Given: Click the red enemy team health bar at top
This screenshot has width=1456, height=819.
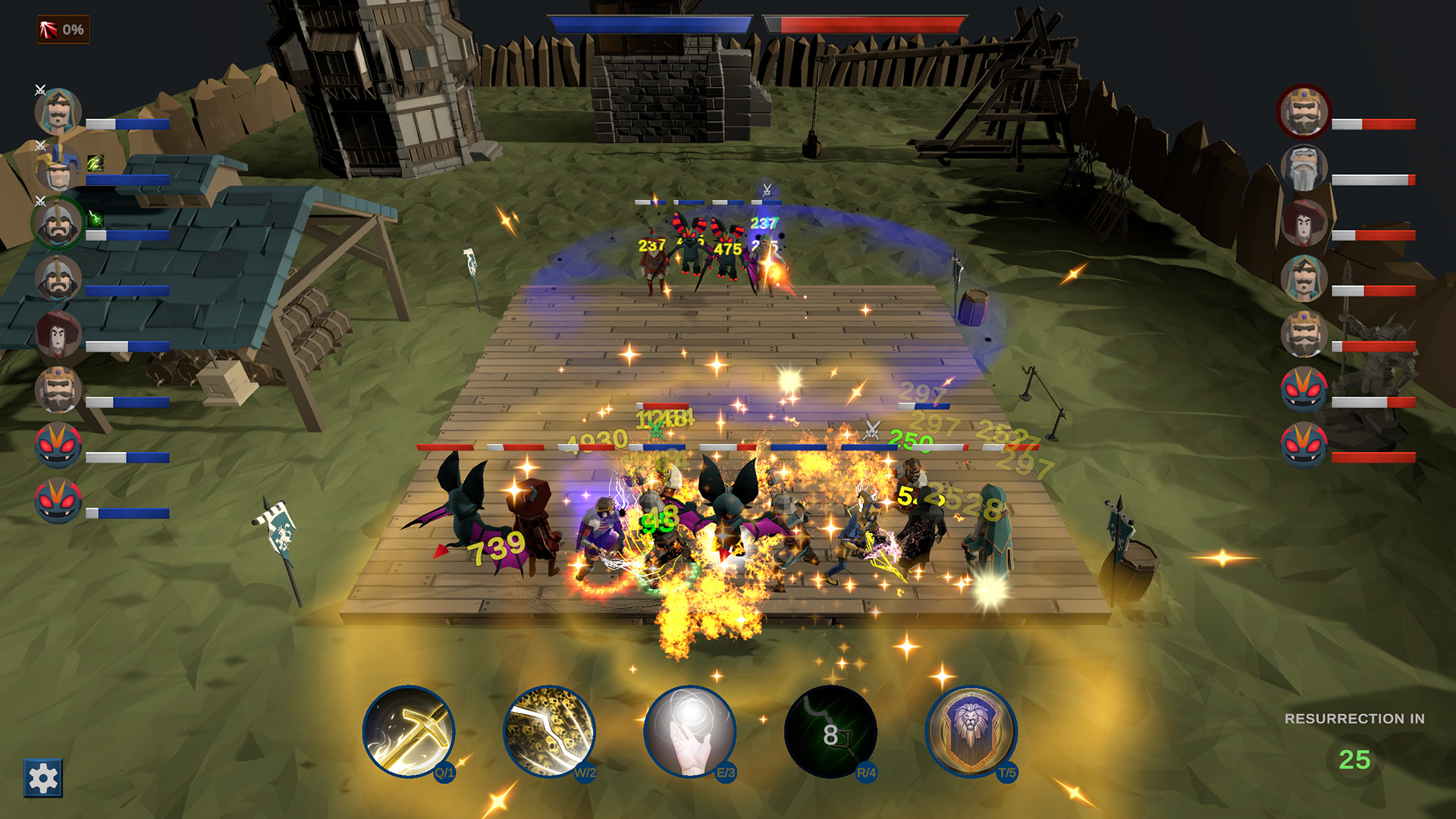Looking at the screenshot, I should pos(864,23).
